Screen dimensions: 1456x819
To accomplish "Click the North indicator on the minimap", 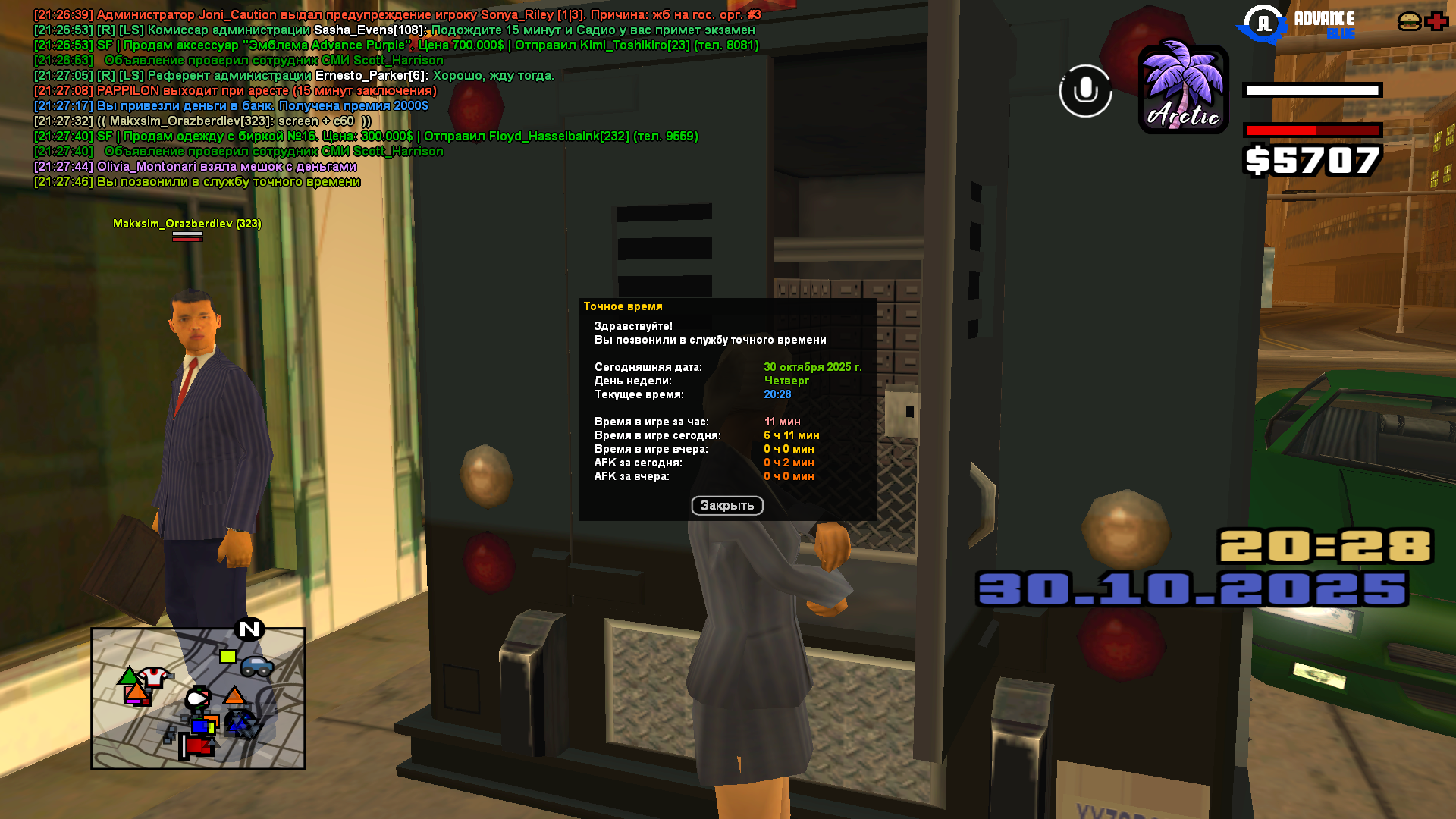I will coord(249,628).
